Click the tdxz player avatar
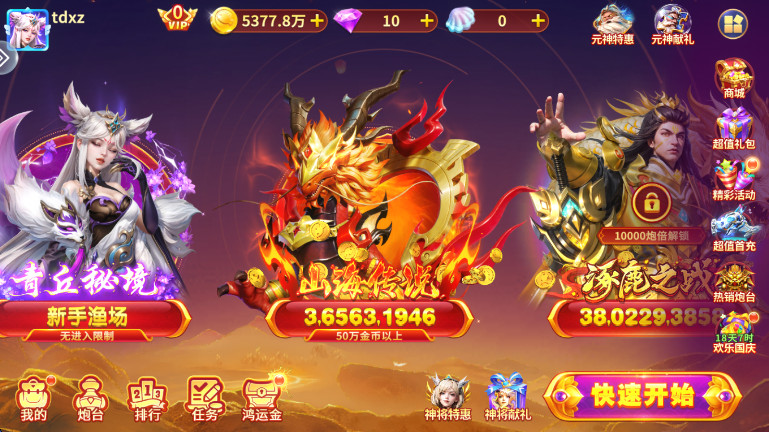Viewport: 769px width, 432px height. coord(27,28)
